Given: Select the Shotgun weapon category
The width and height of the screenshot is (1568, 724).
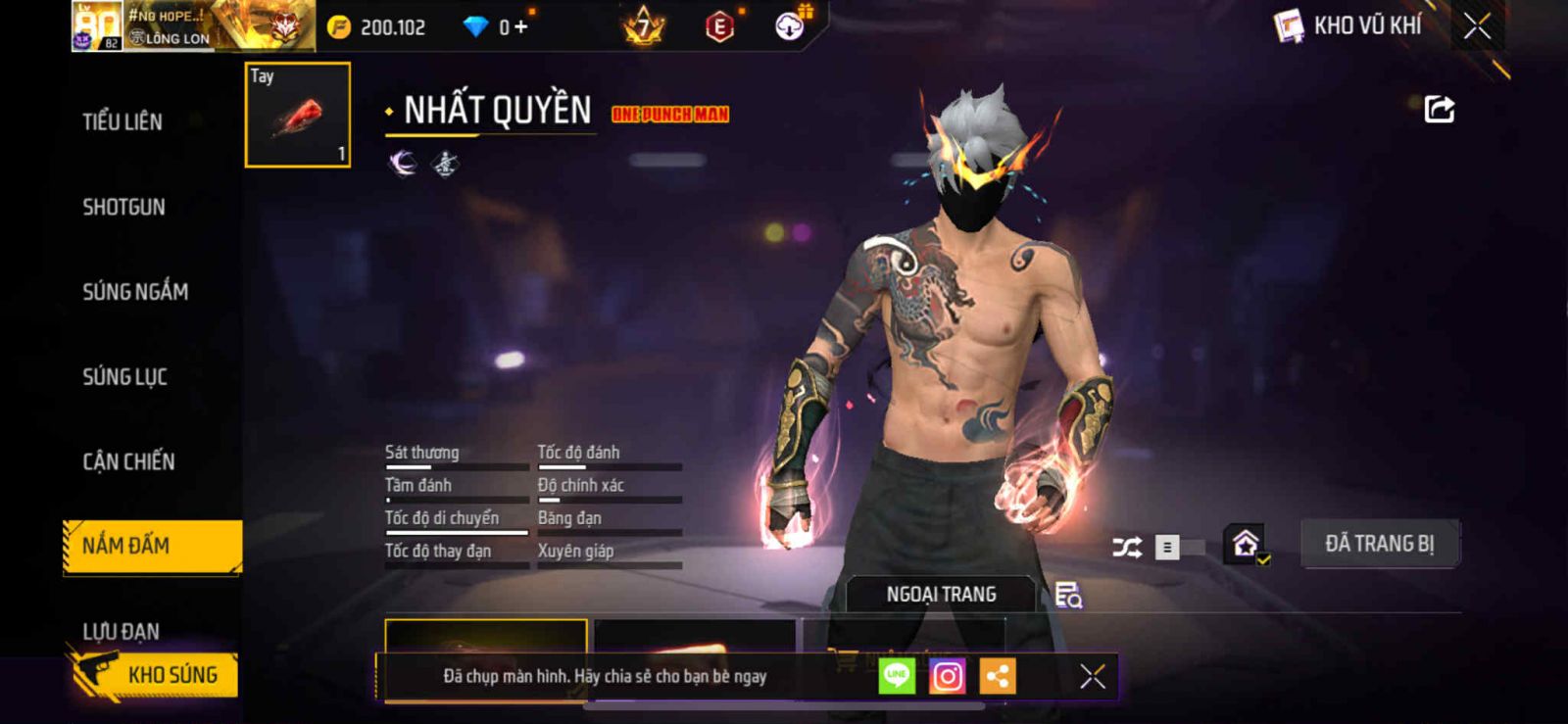Looking at the screenshot, I should pyautogui.click(x=123, y=207).
